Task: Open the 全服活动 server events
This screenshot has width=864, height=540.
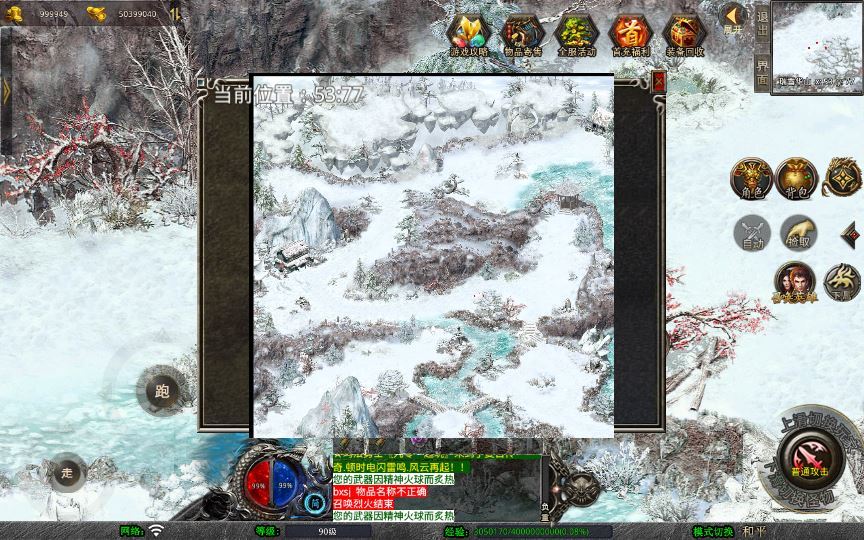Action: coord(577,35)
